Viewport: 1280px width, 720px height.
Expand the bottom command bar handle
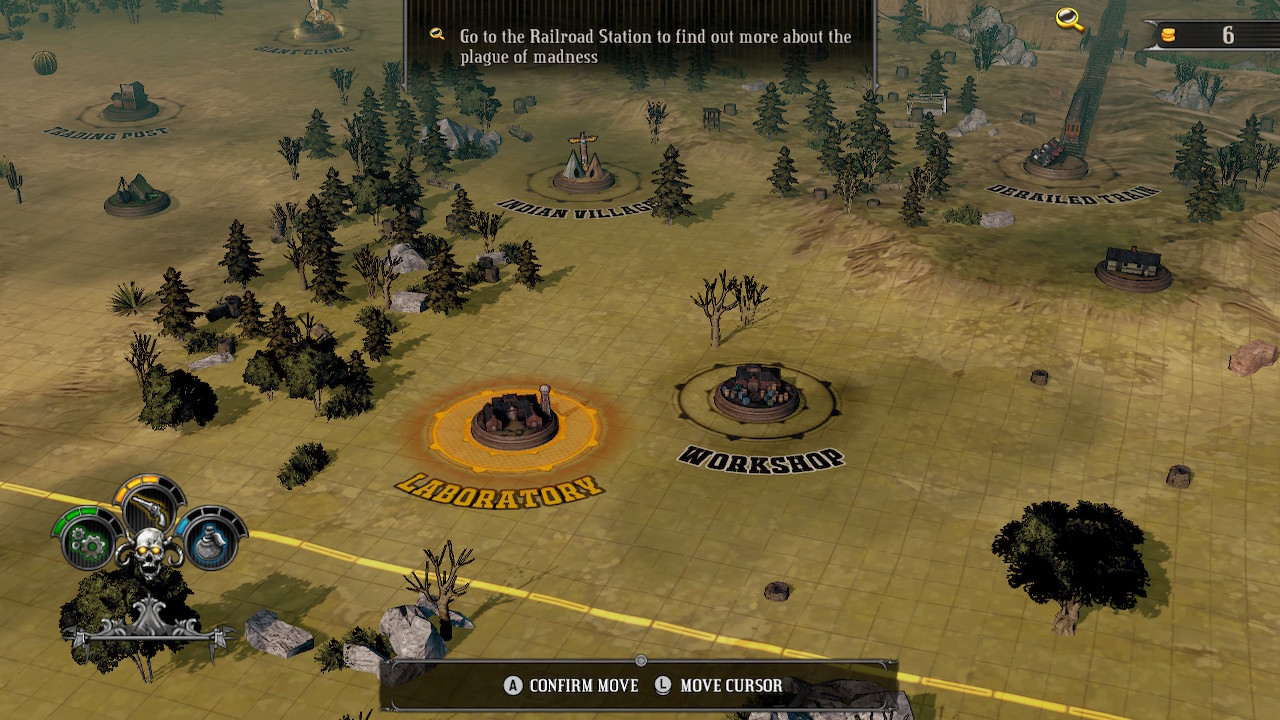pyautogui.click(x=639, y=660)
